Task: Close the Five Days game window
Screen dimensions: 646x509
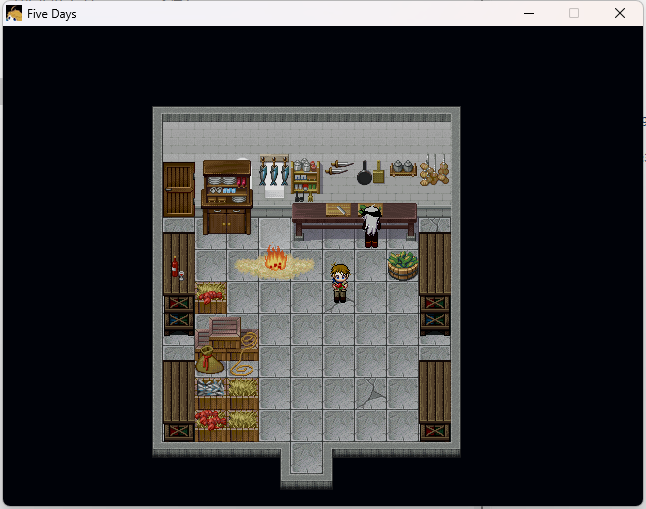Action: [x=620, y=14]
